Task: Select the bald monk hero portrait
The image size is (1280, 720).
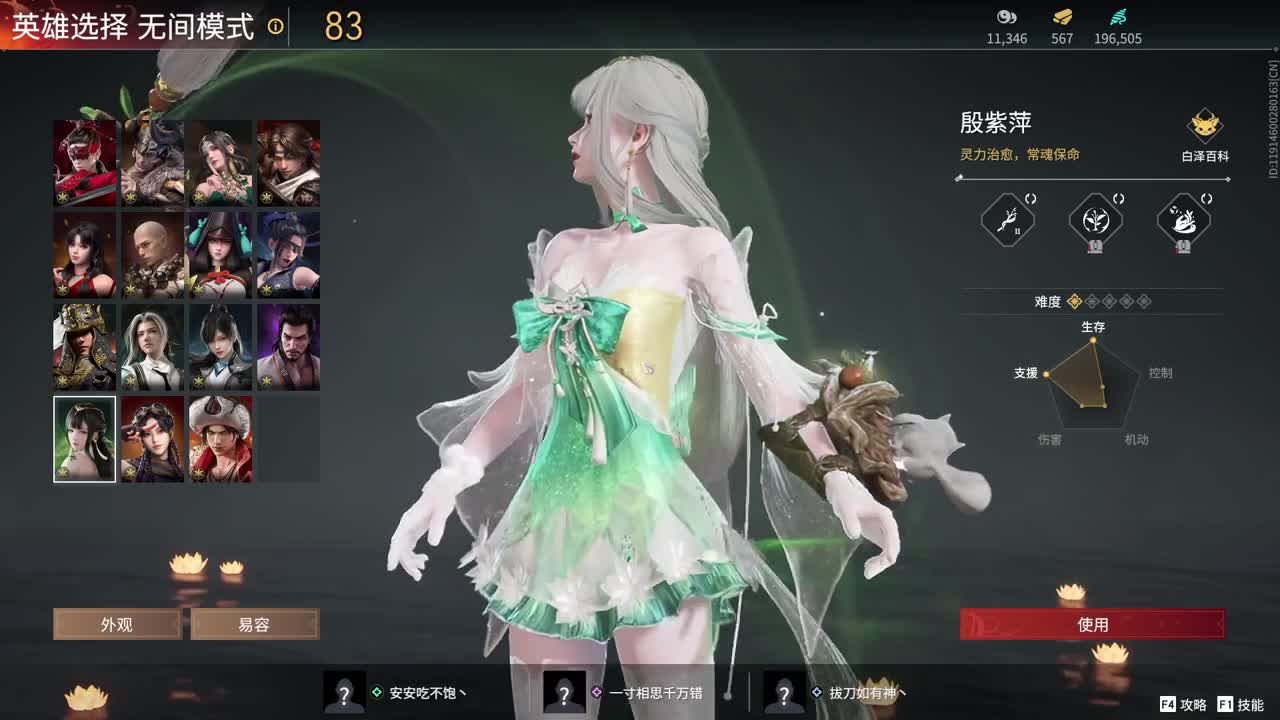Action: tap(152, 254)
